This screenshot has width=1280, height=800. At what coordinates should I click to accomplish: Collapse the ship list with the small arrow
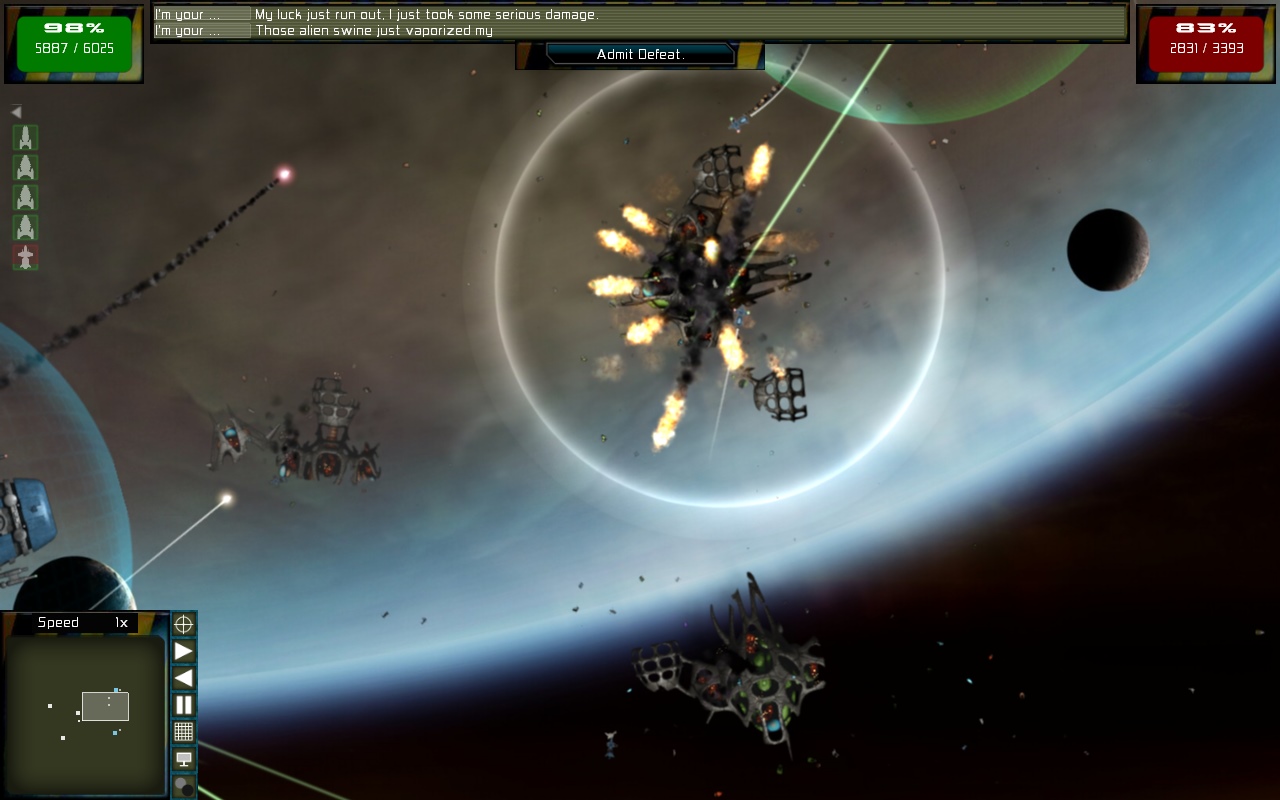16,113
